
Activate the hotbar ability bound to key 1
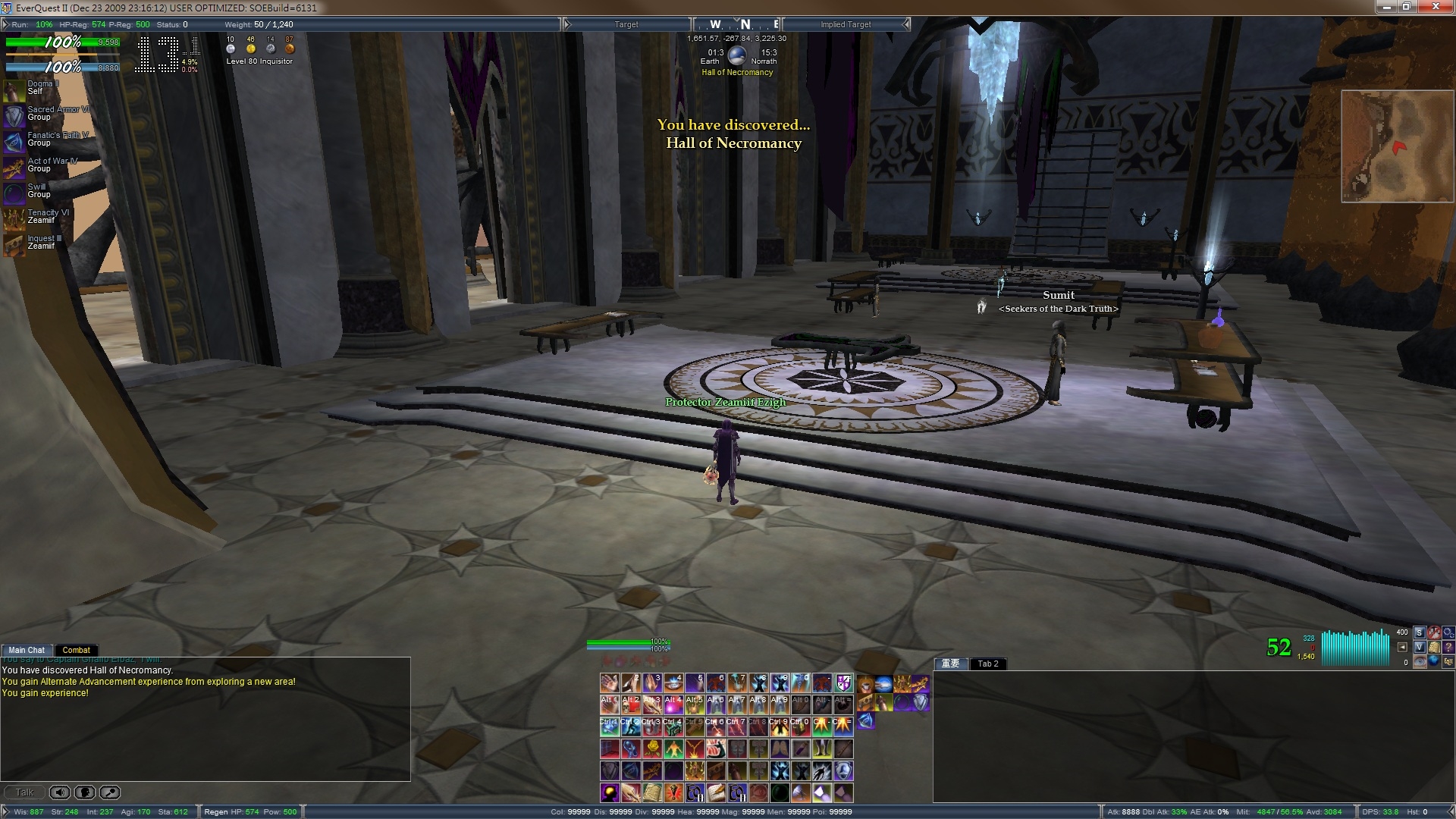tap(609, 683)
